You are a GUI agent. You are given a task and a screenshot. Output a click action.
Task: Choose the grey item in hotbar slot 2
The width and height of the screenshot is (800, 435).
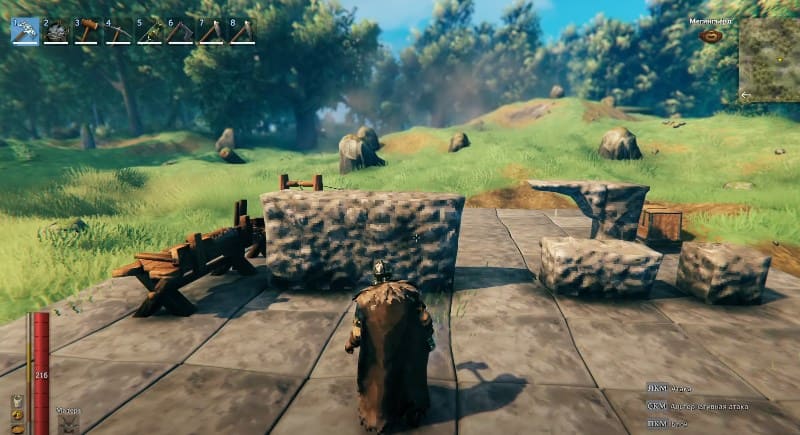[x=56, y=31]
